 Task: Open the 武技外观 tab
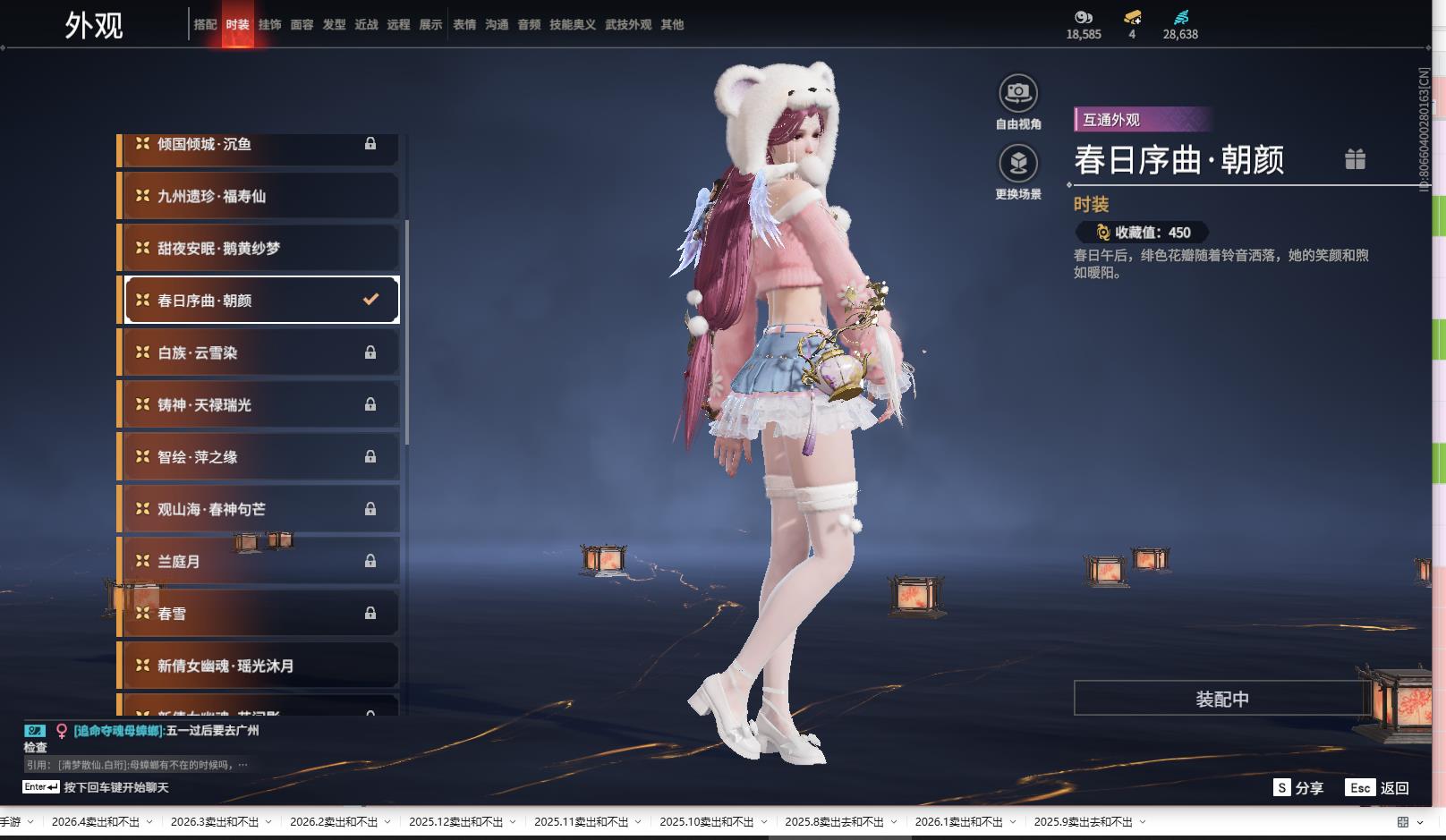(x=628, y=25)
